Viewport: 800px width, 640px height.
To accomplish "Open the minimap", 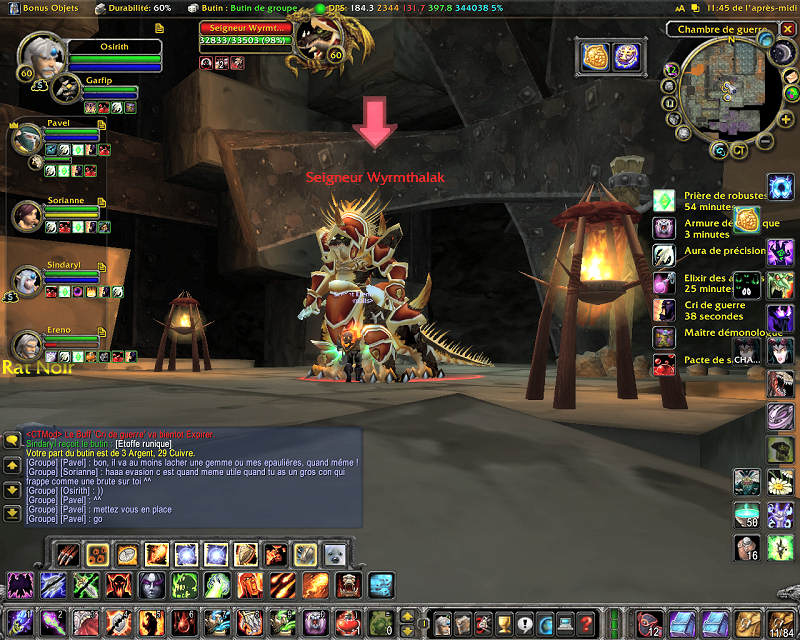I will [x=727, y=97].
